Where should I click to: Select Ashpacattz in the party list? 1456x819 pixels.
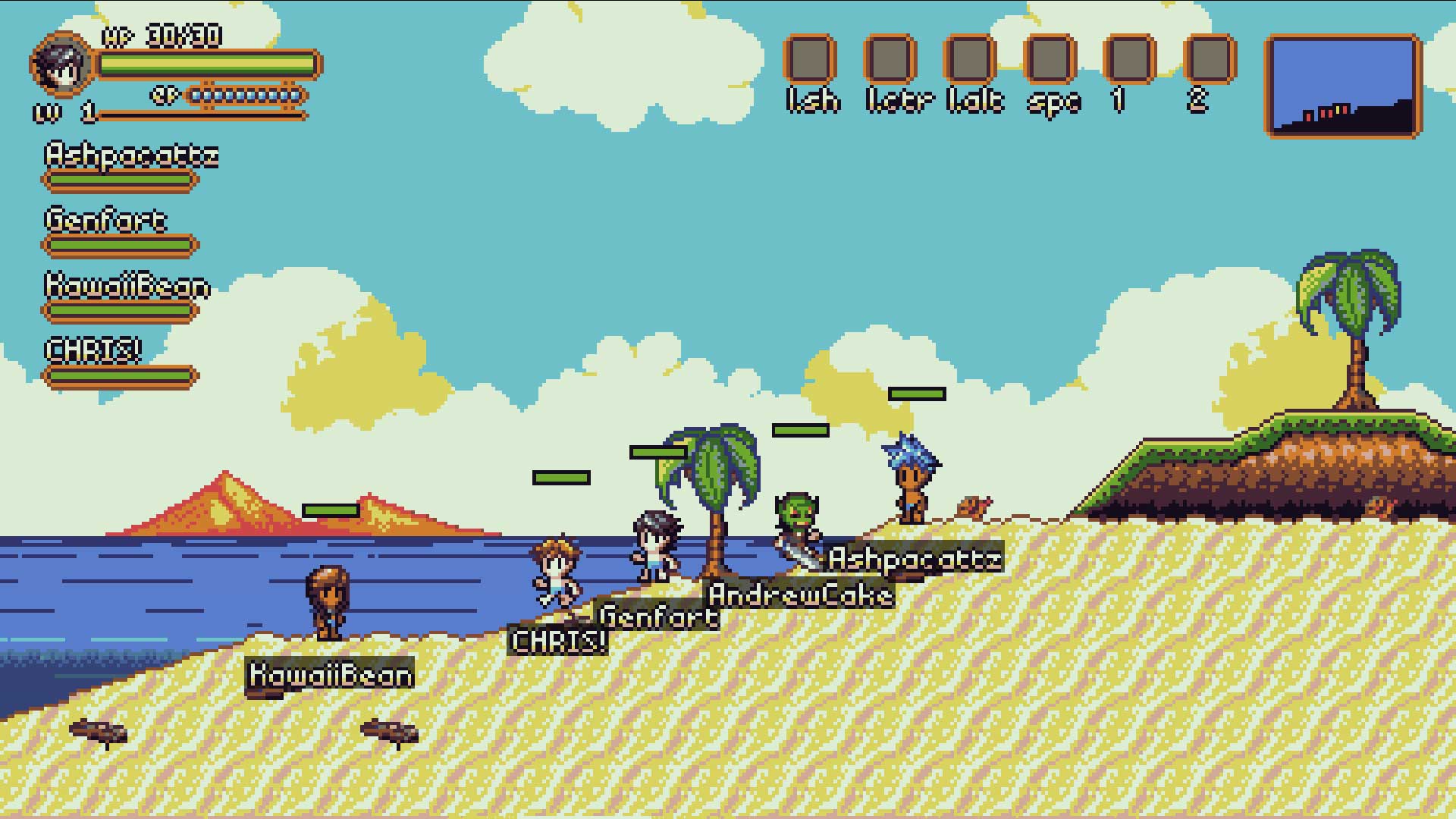130,156
